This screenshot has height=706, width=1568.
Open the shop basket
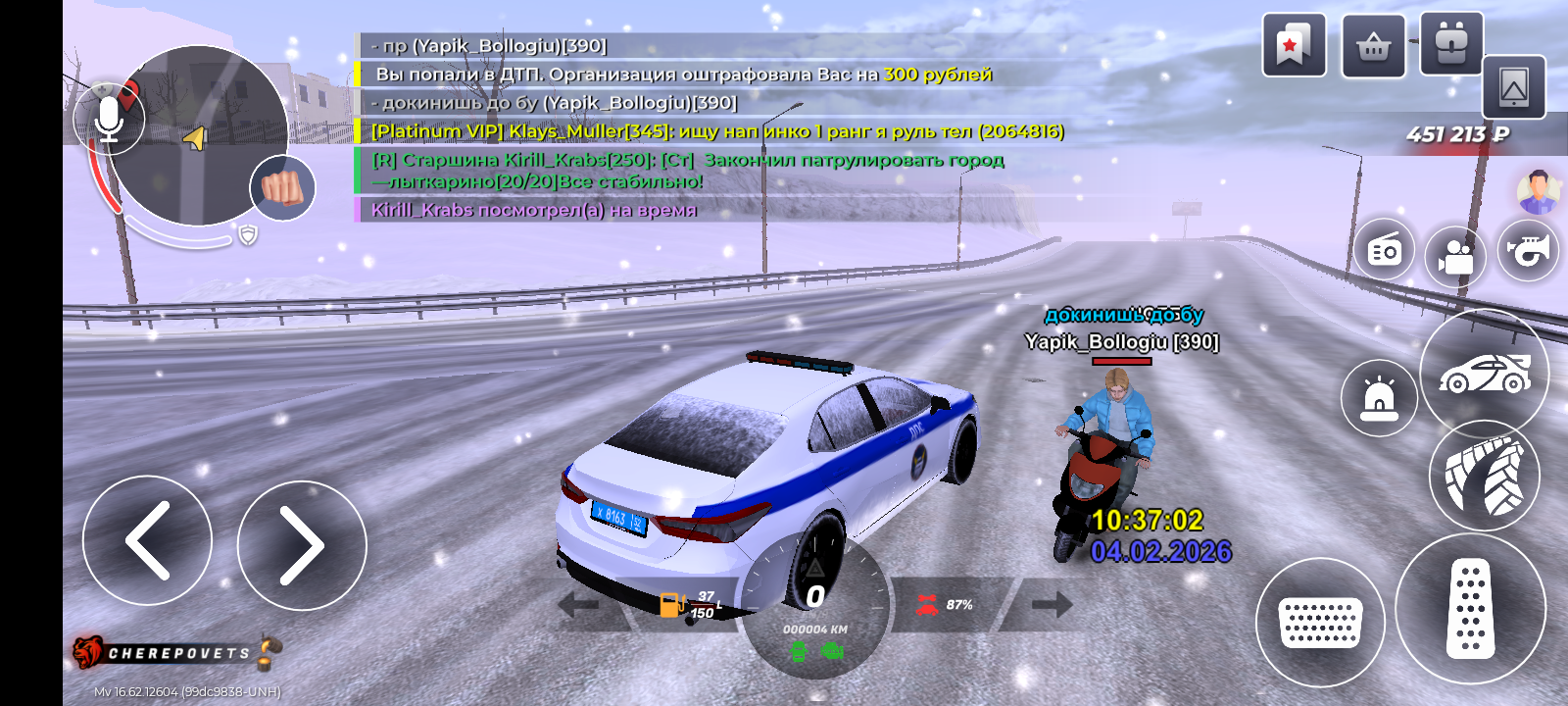1373,45
